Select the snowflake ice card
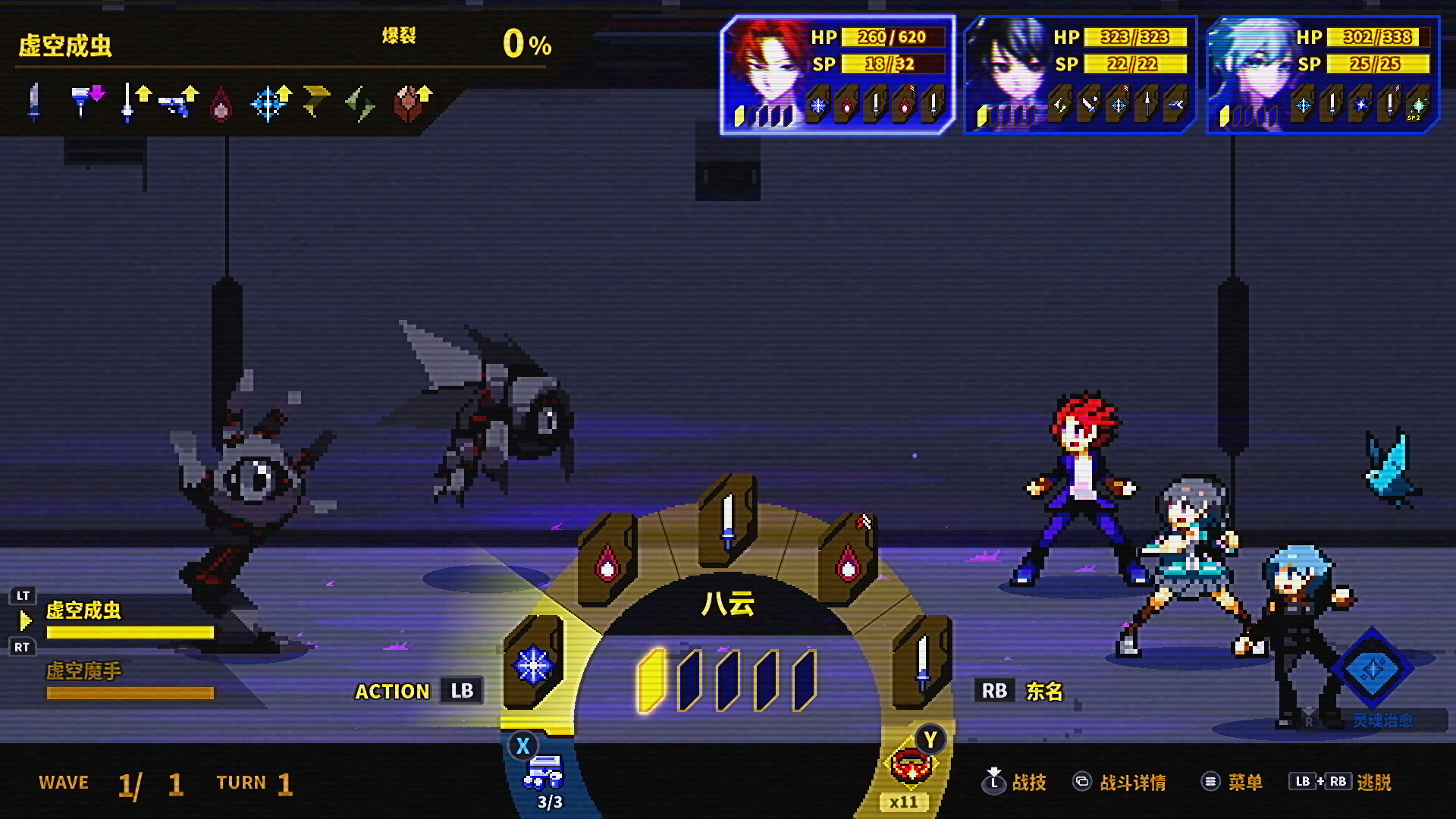This screenshot has height=819, width=1456. point(533,664)
